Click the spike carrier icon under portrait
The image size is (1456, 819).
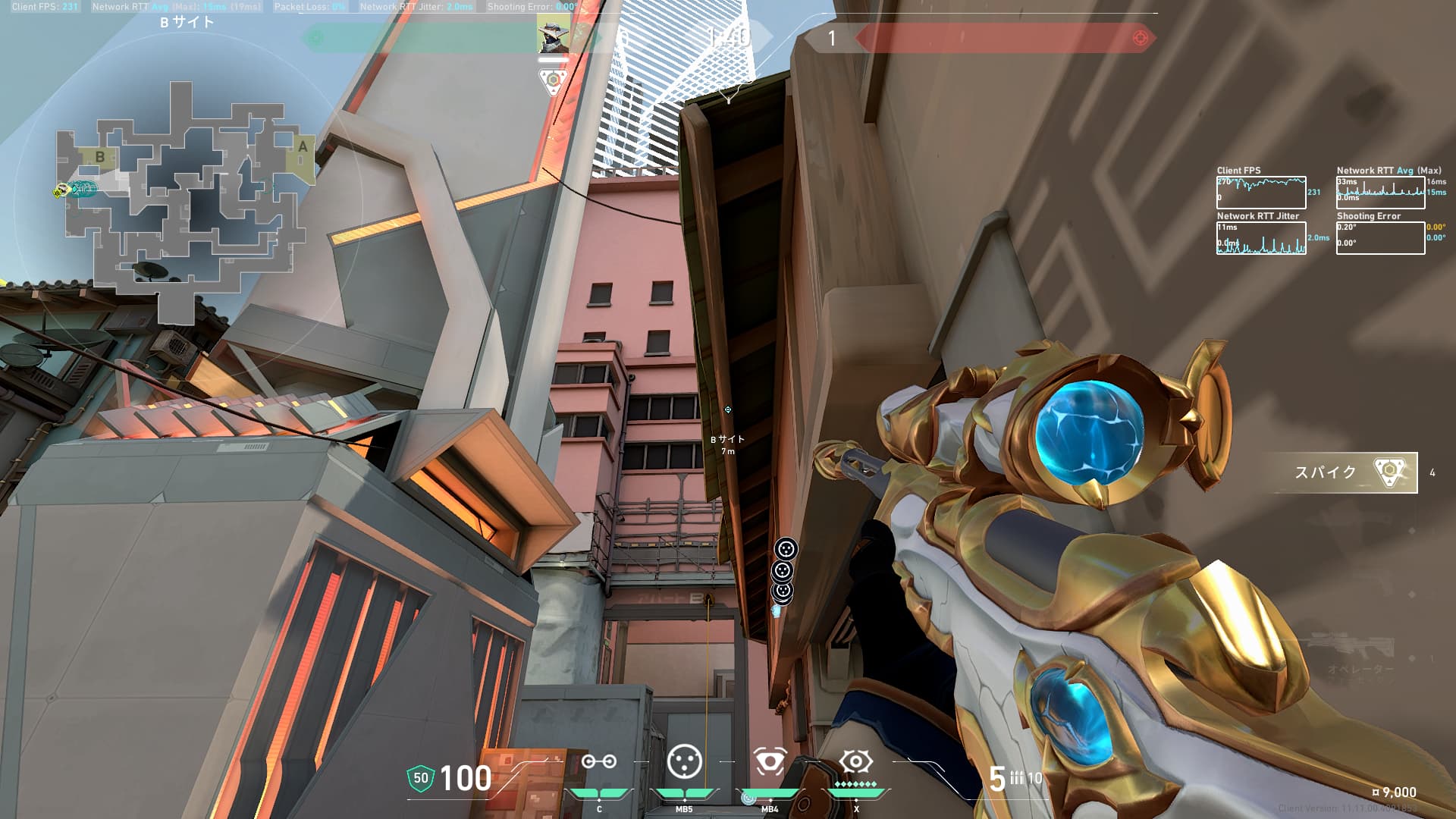(x=554, y=80)
